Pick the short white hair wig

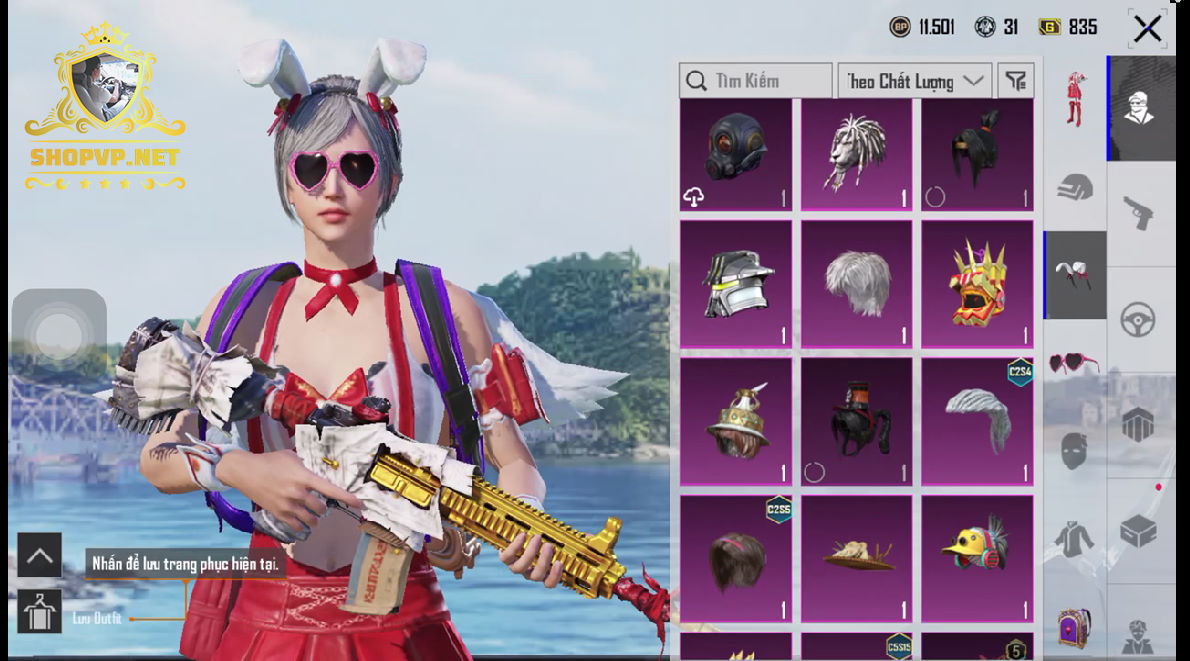click(x=857, y=284)
